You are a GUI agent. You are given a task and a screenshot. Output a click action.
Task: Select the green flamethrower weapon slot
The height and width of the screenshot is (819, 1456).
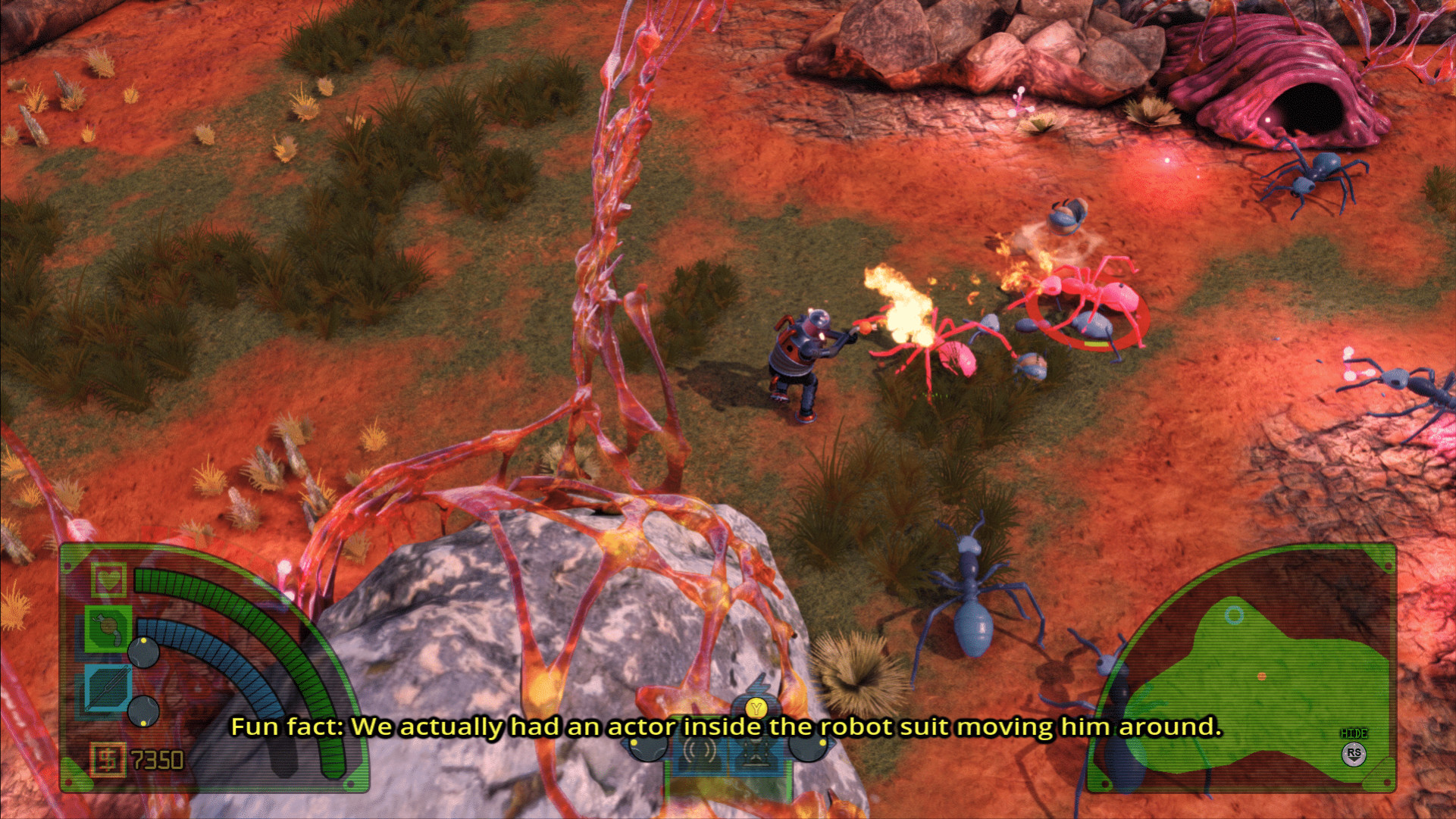pyautogui.click(x=108, y=628)
